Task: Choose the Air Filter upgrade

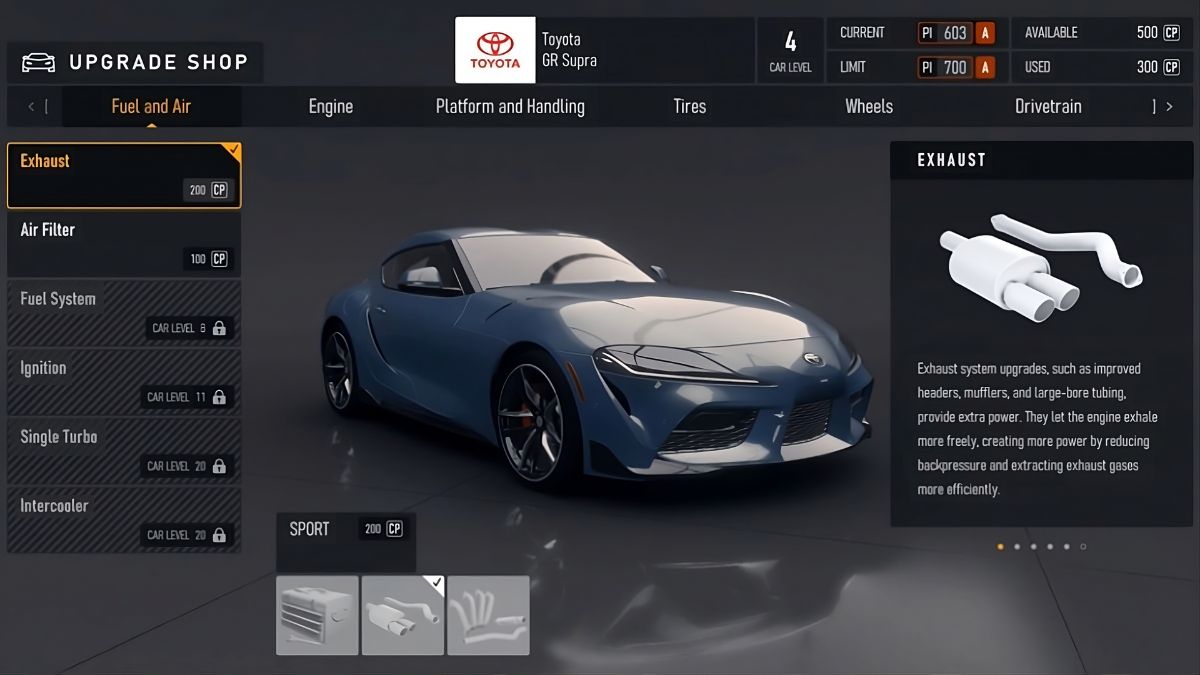Action: [124, 244]
